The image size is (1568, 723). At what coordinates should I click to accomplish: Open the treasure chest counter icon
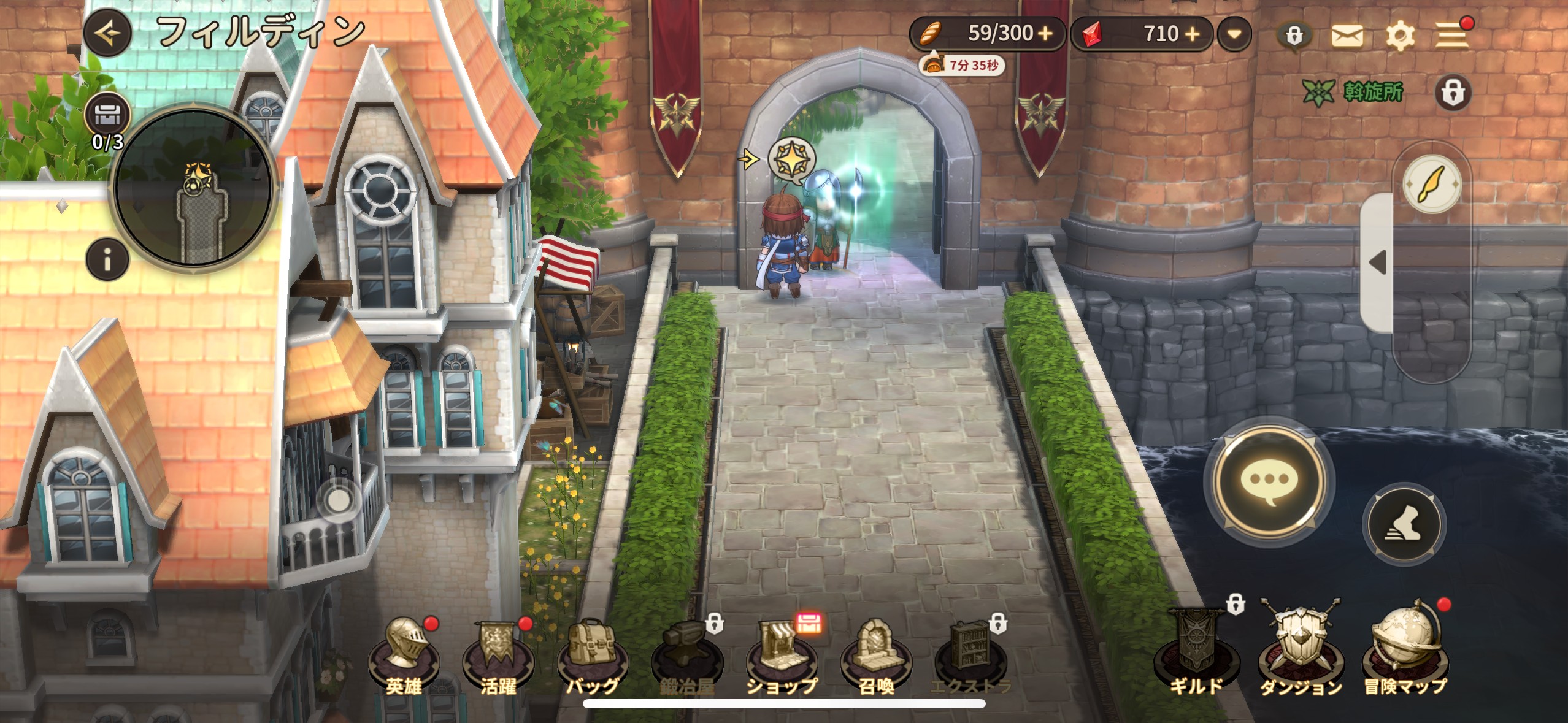[108, 115]
